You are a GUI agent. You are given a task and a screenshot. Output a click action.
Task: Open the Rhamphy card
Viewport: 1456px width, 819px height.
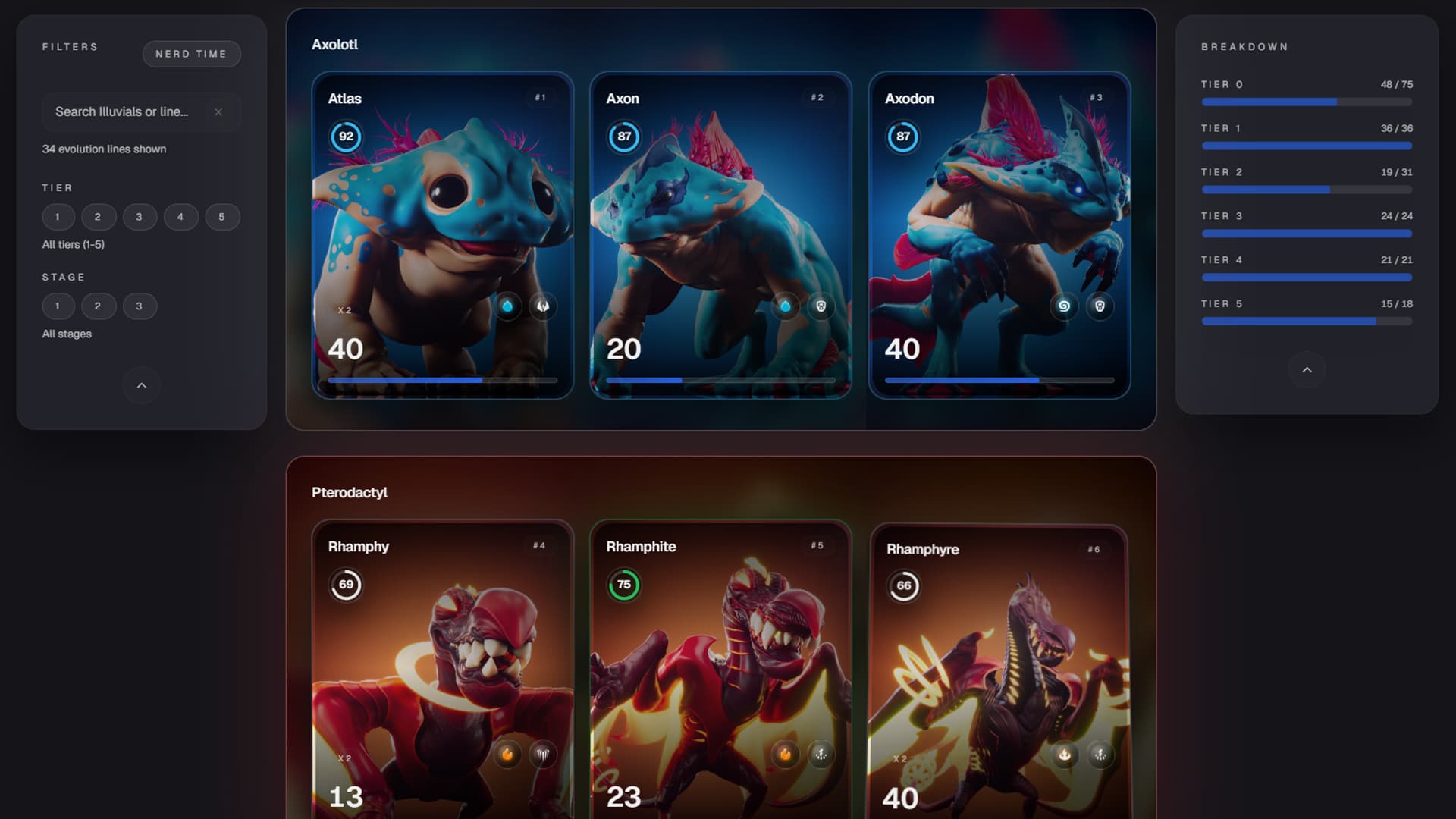click(442, 667)
